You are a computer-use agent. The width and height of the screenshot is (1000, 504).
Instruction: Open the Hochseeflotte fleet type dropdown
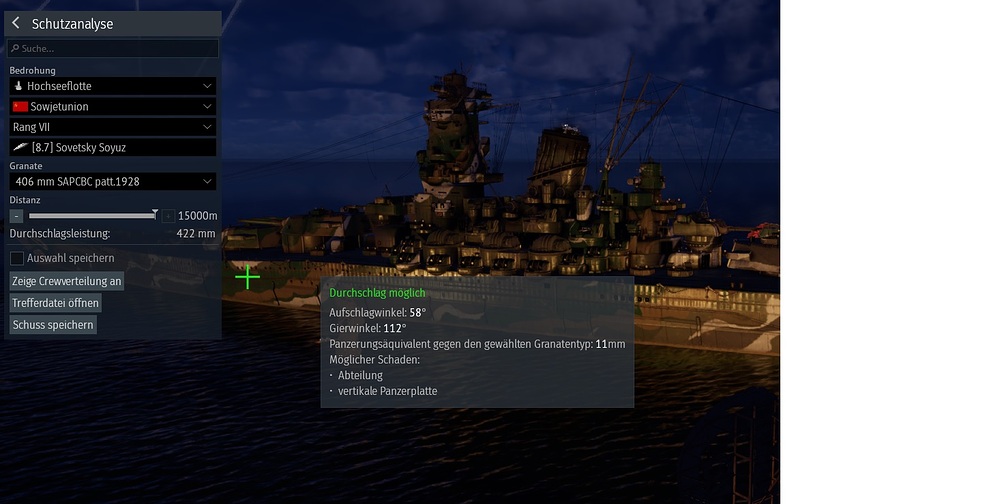pyautogui.click(x=113, y=87)
